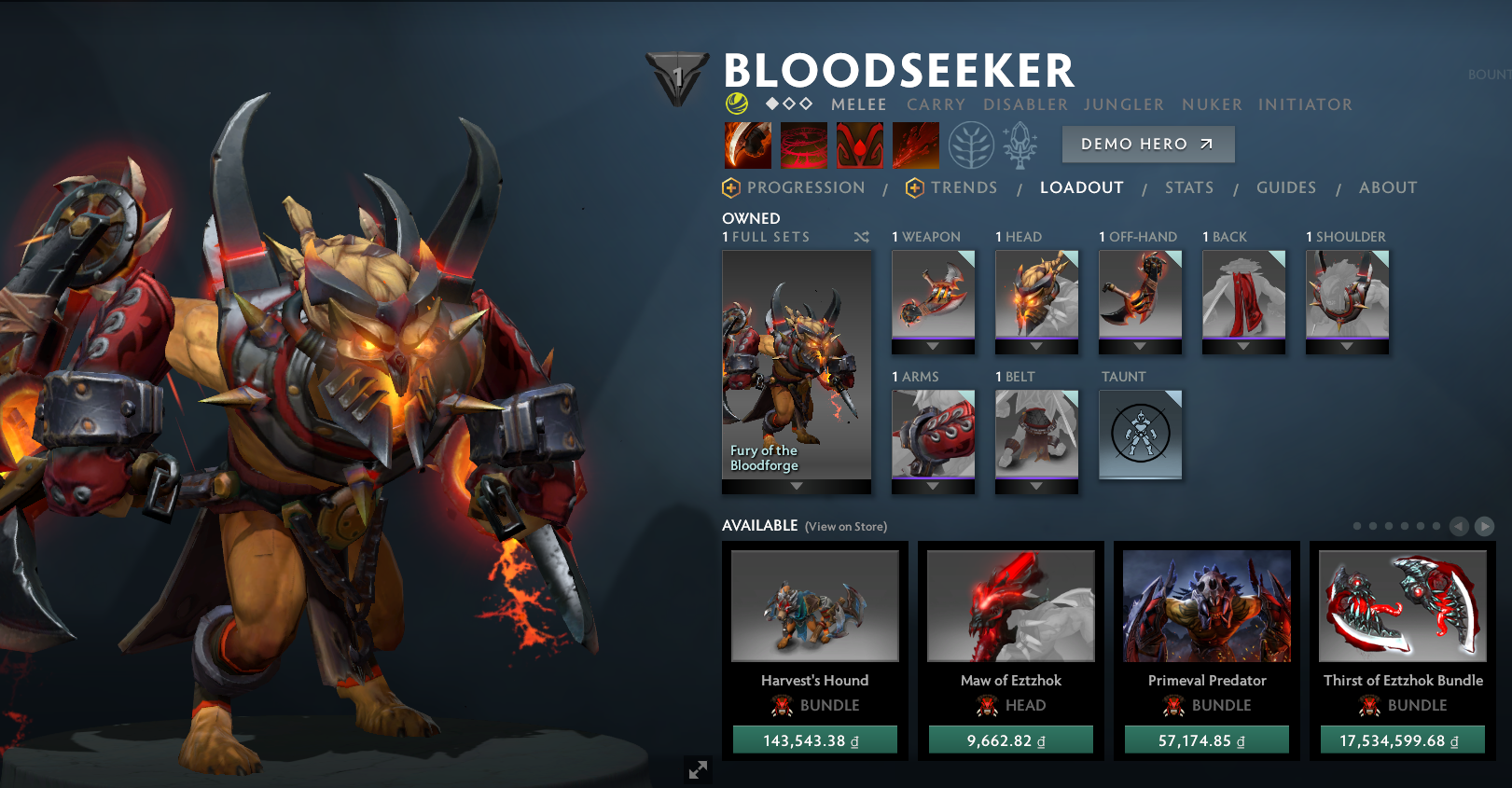Open the Rupture ability icon

915,145
